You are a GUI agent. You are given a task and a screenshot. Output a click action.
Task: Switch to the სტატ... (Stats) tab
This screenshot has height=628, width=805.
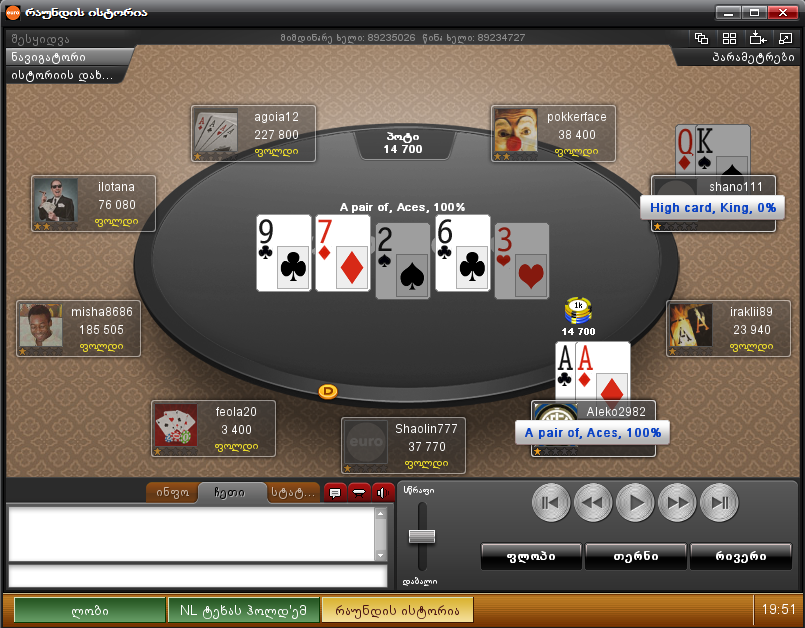(x=291, y=492)
